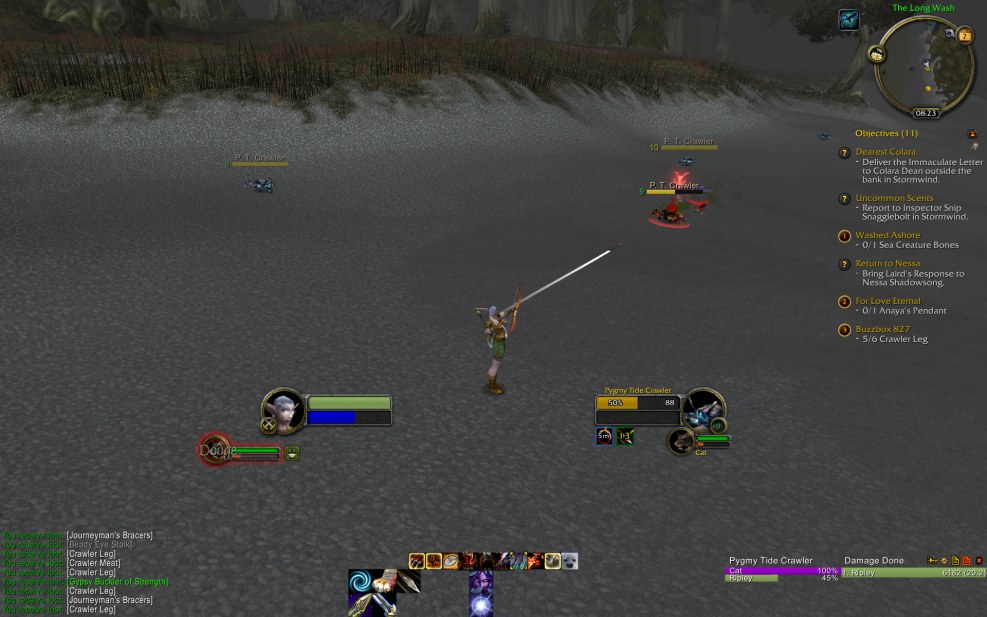Select the Pygmy Tide Crawler target portrait
This screenshot has width=987, height=617.
[703, 409]
